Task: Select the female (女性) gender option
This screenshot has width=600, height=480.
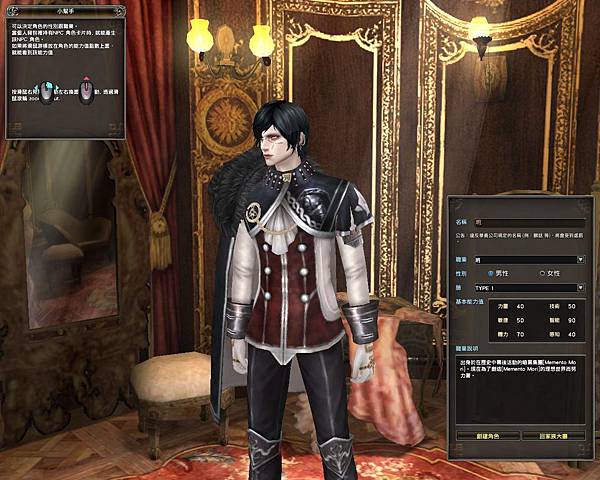Action: pos(544,273)
